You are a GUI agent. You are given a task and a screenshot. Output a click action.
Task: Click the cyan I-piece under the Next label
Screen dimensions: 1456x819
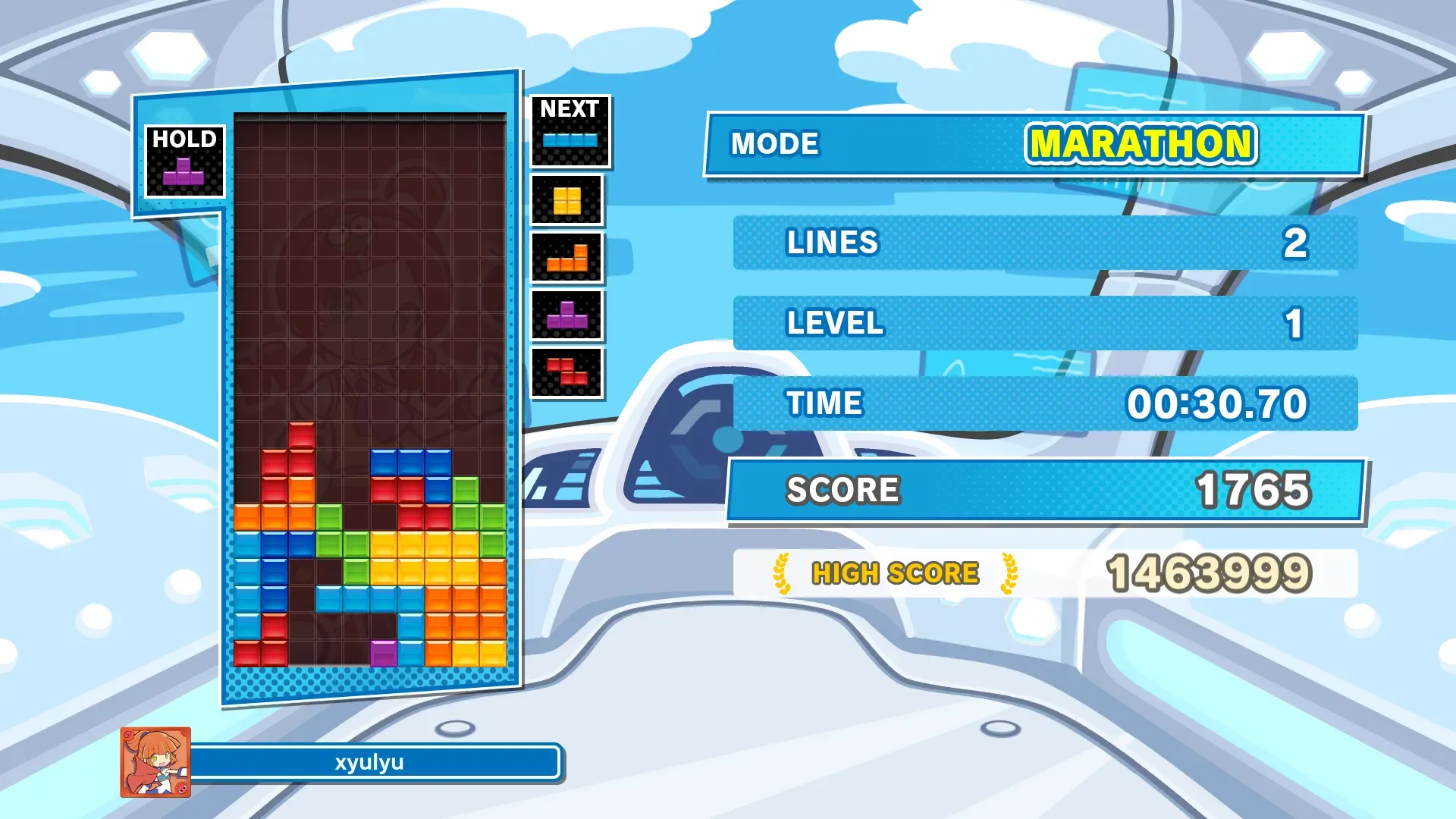click(570, 140)
